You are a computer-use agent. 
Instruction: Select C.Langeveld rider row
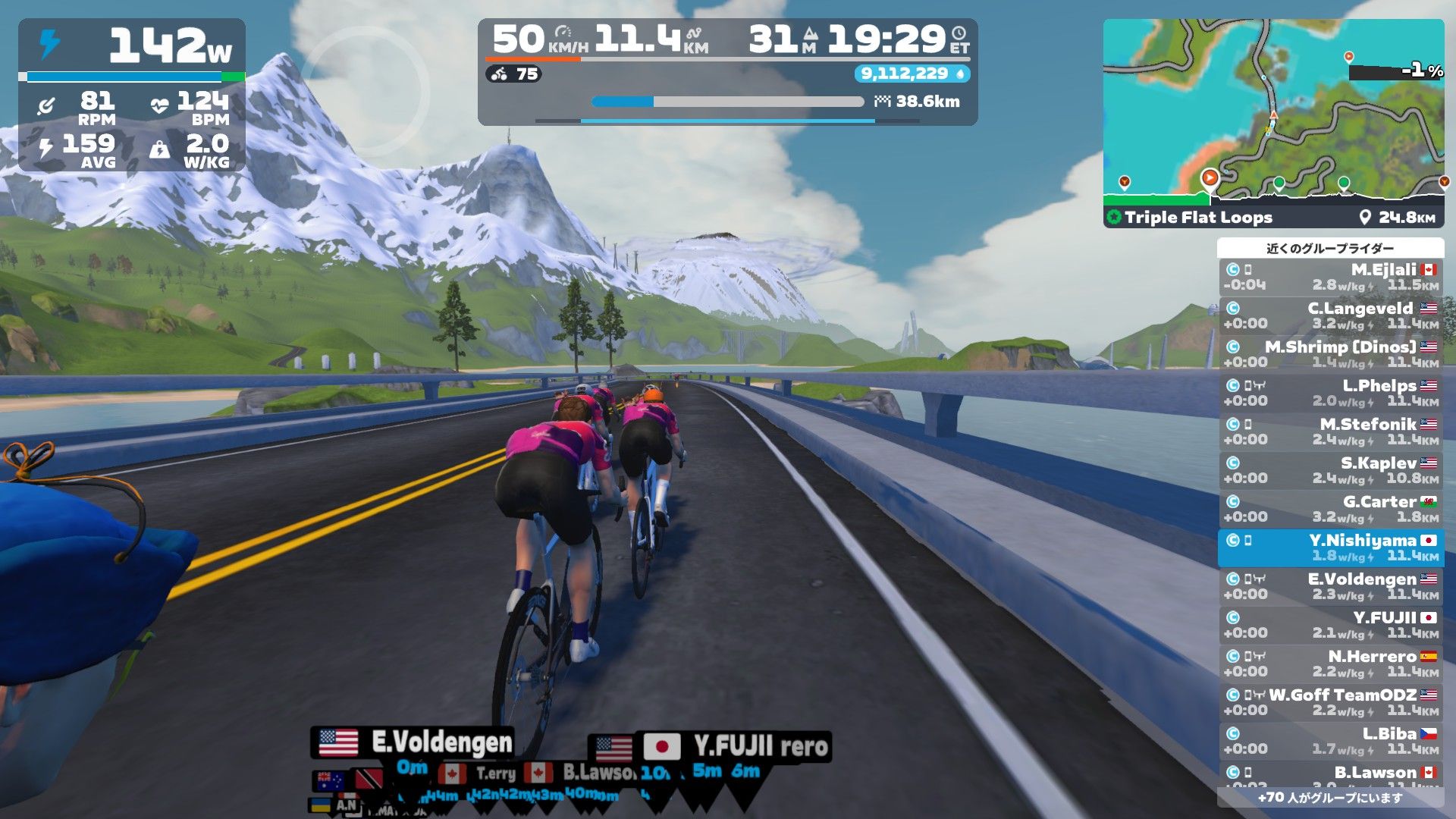pos(1331,316)
